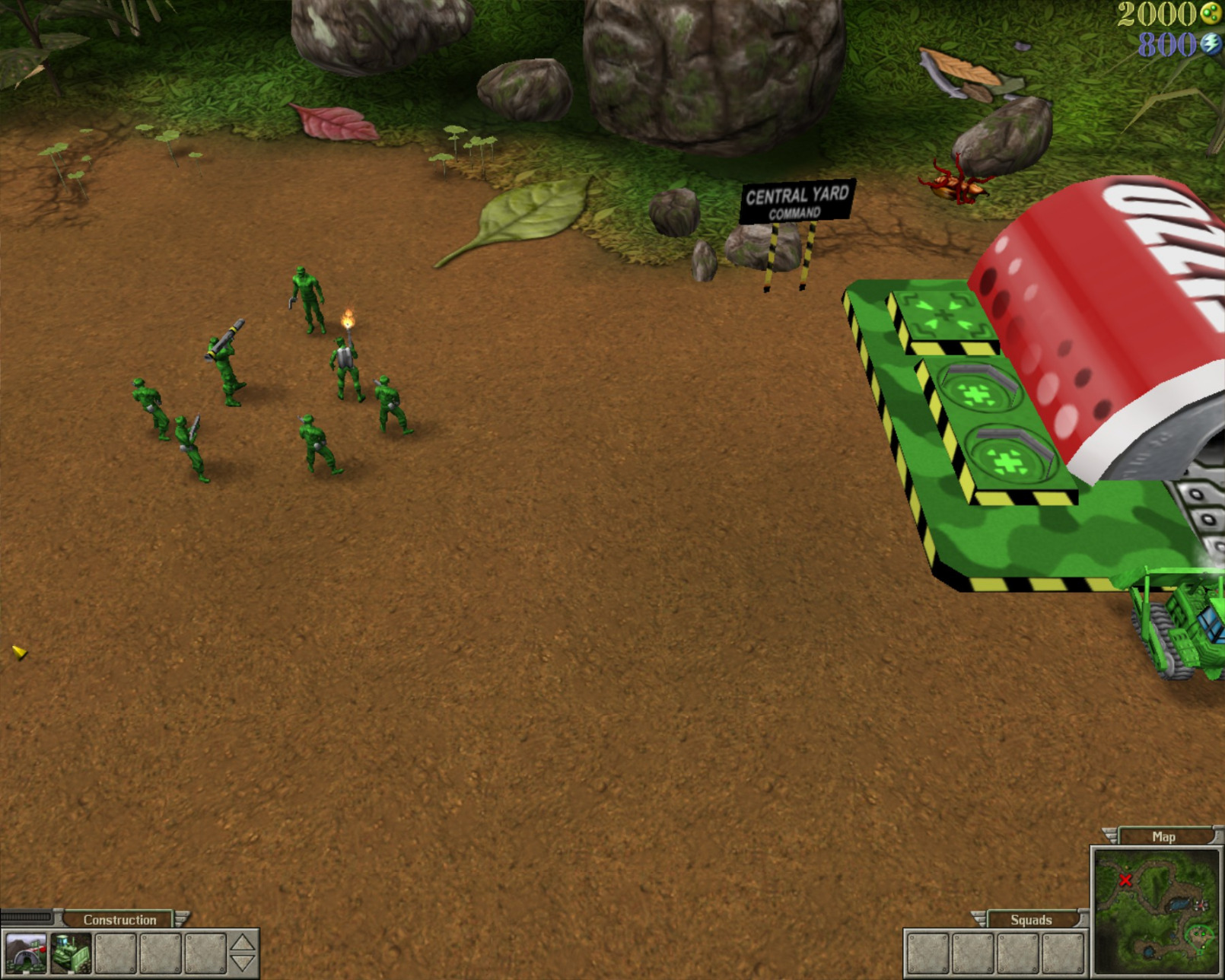Image resolution: width=1225 pixels, height=980 pixels.
Task: Choose the bulldozer construction icon
Action: [x=71, y=953]
